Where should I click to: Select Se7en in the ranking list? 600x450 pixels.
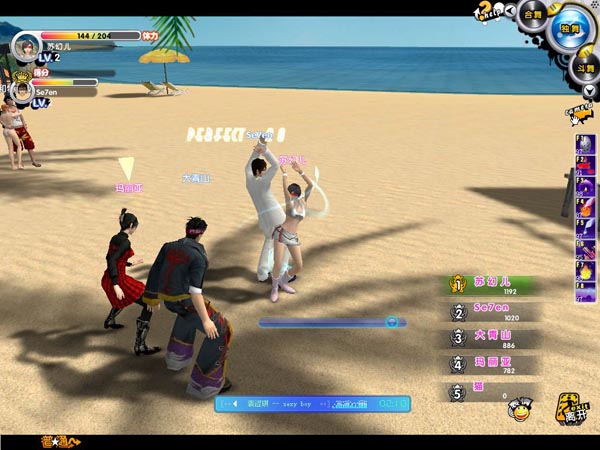(x=492, y=312)
